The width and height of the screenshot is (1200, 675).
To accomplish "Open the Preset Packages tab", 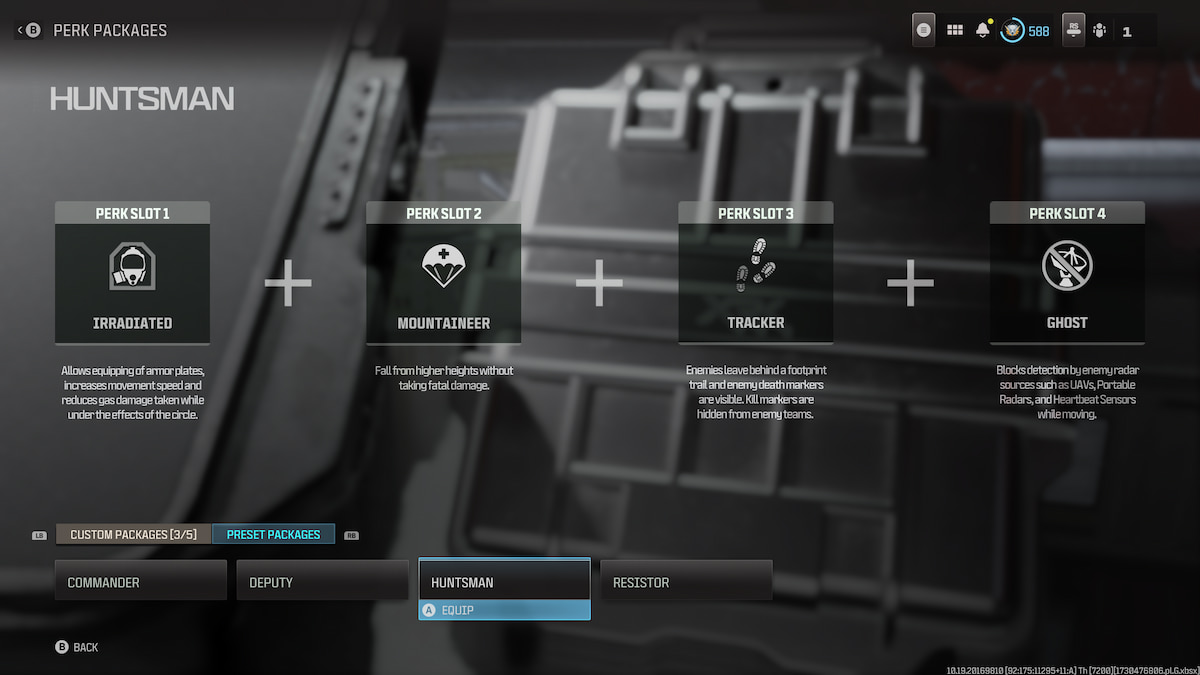I will click(273, 535).
